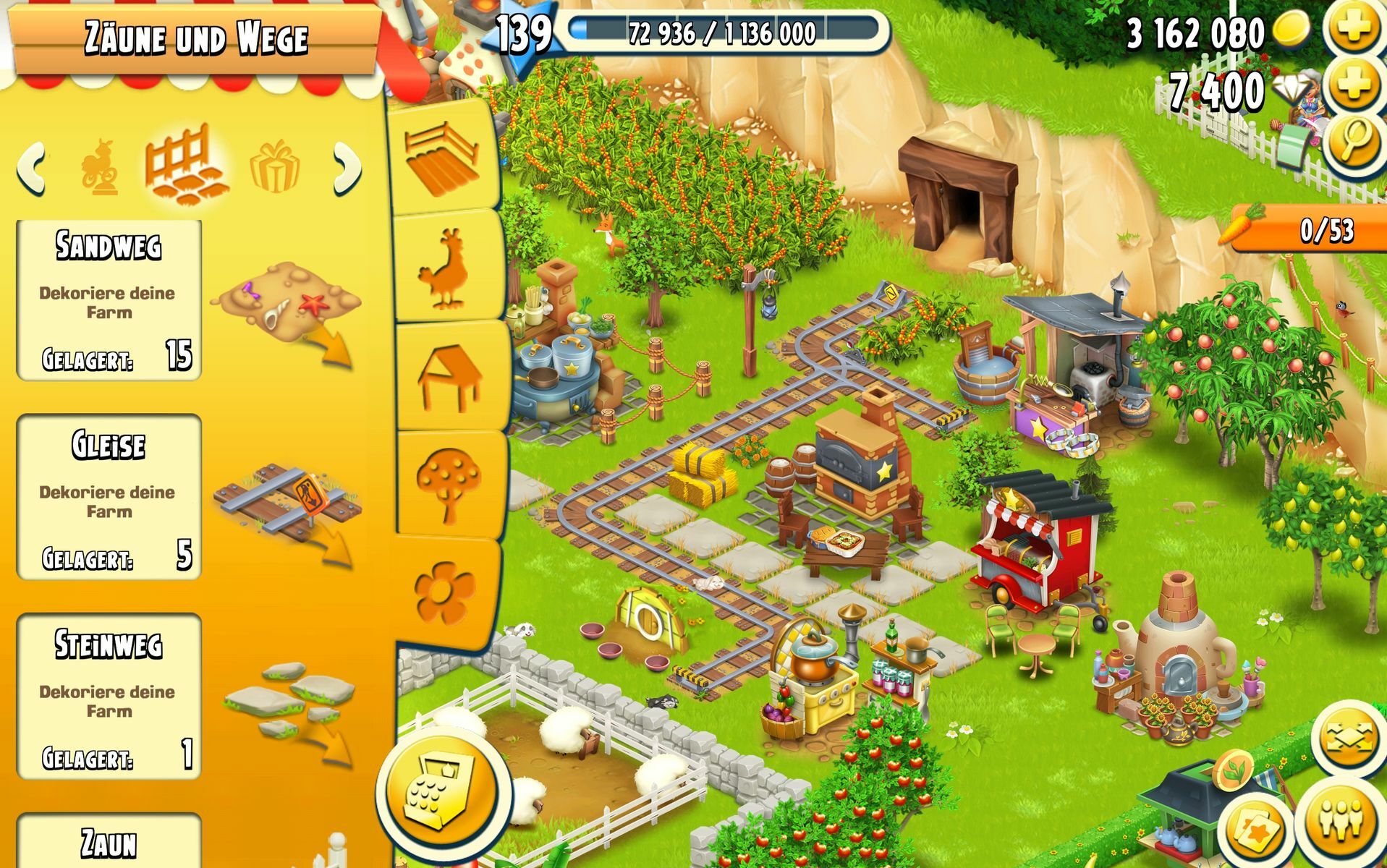Add coins with the plus button
The height and width of the screenshot is (868, 1387).
(1354, 29)
